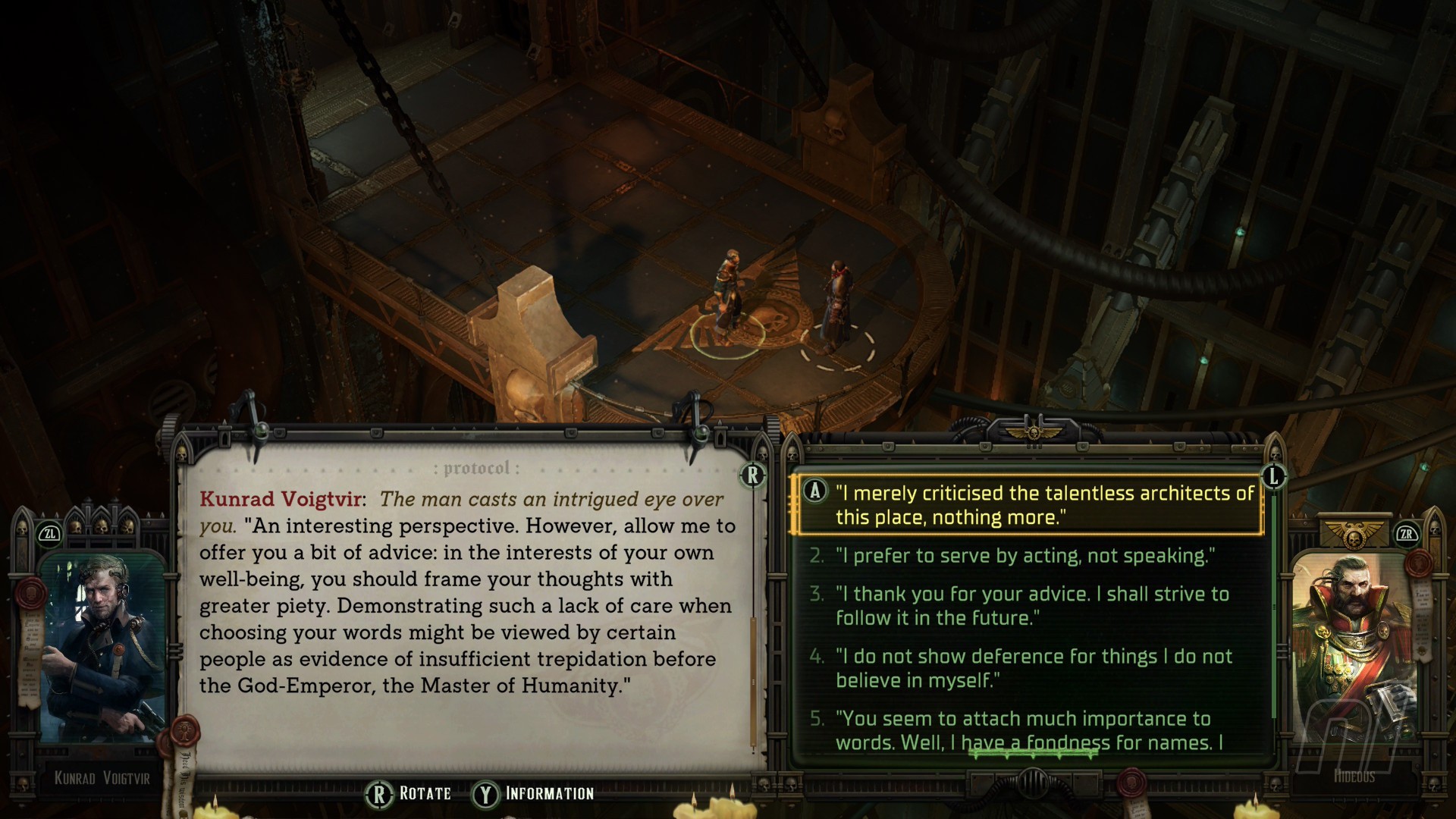Click the player character portrait
The height and width of the screenshot is (819, 1456).
coord(1354,652)
